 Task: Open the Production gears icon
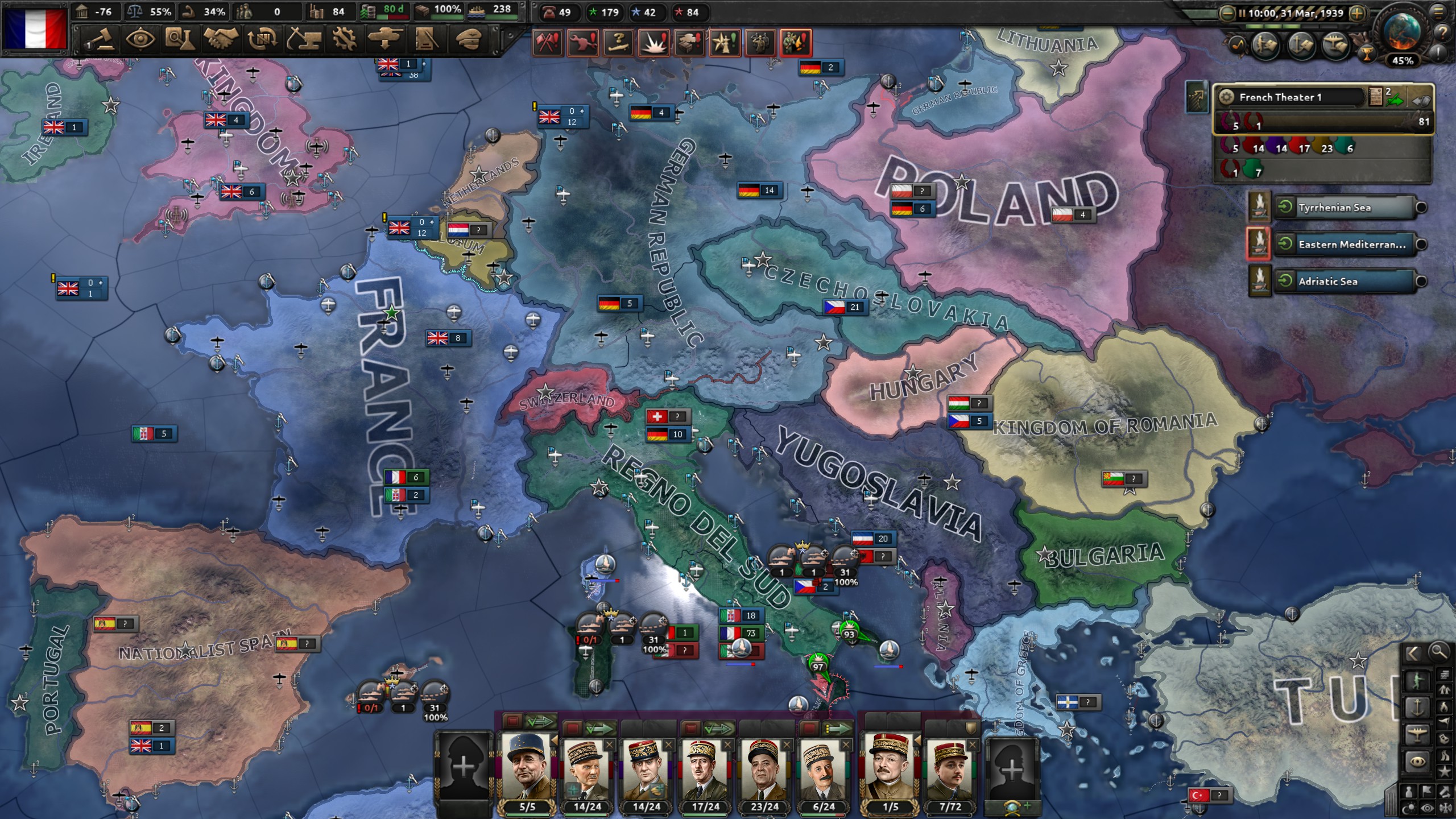[345, 40]
